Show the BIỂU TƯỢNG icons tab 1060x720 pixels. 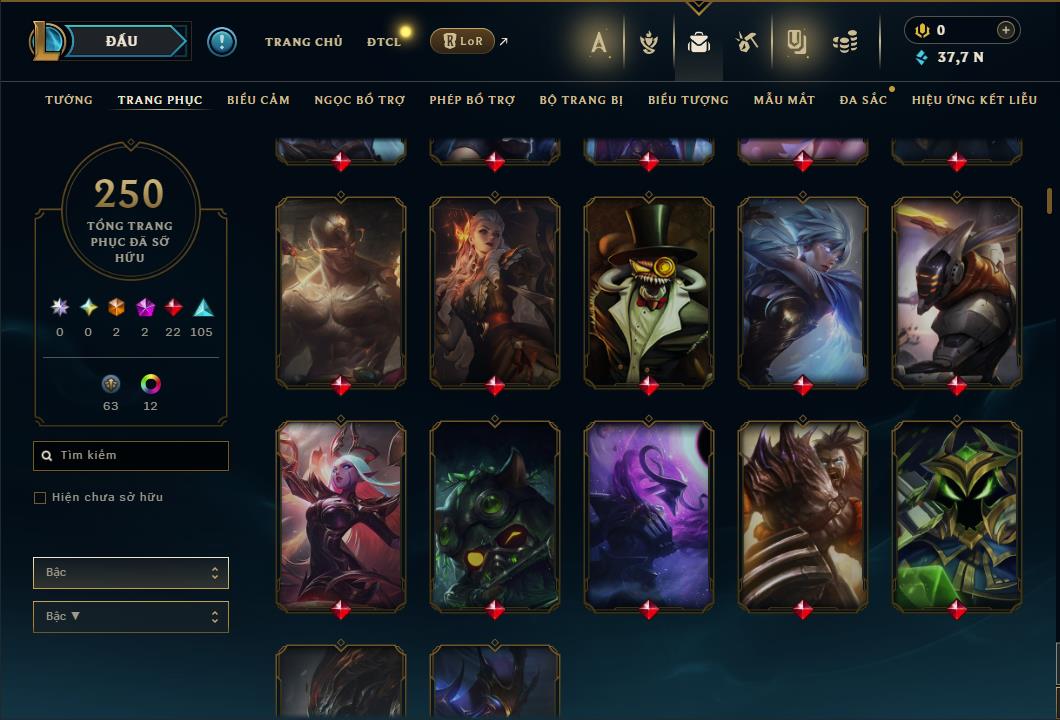pyautogui.click(x=688, y=100)
